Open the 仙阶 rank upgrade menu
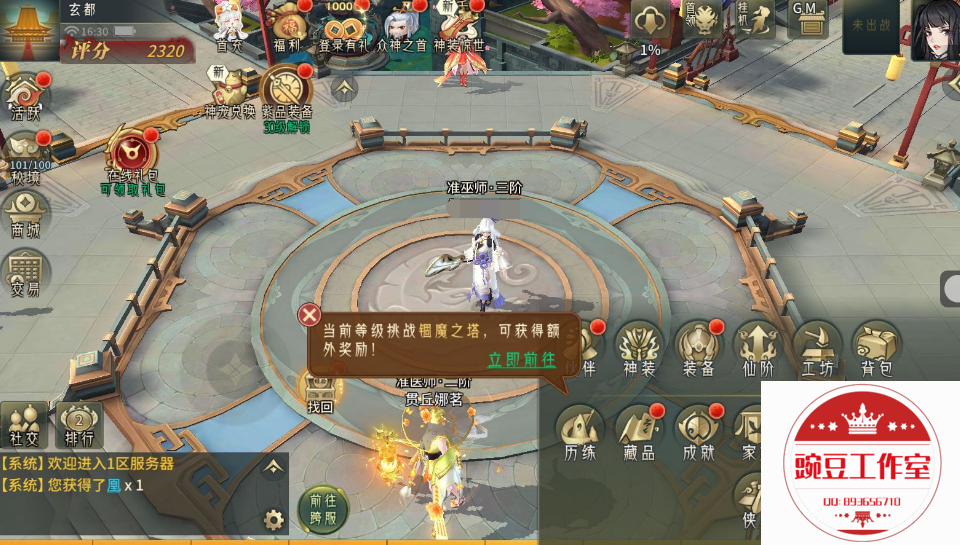This screenshot has height=545, width=960. (758, 347)
